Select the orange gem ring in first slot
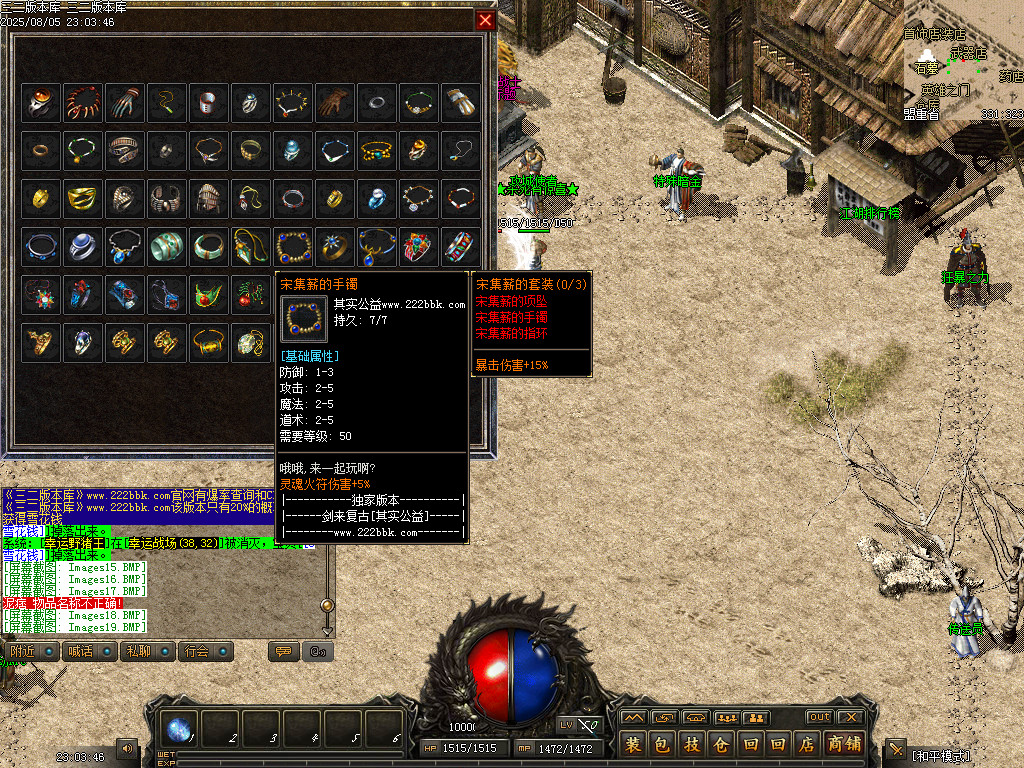Viewport: 1024px width, 768px height. pos(40,101)
